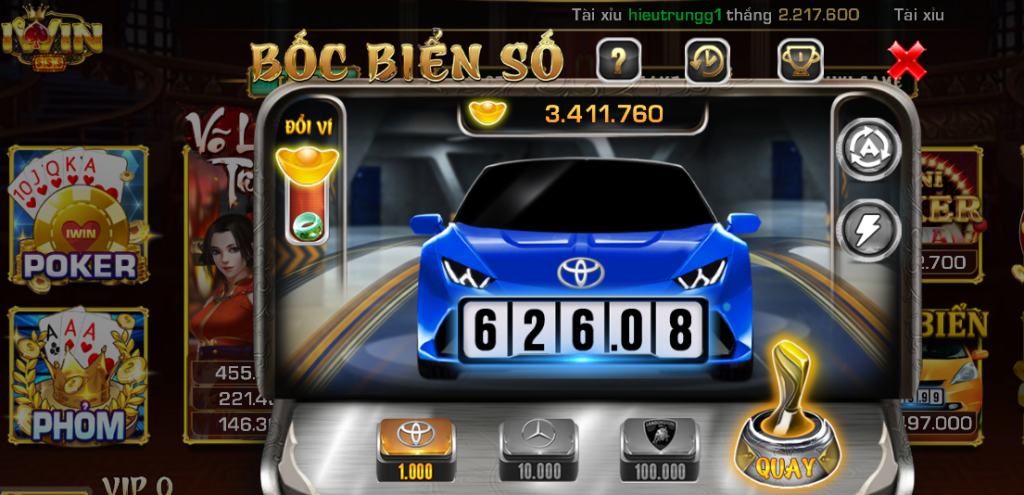Pick the Lamborghini 100.000 bet

coord(659,449)
